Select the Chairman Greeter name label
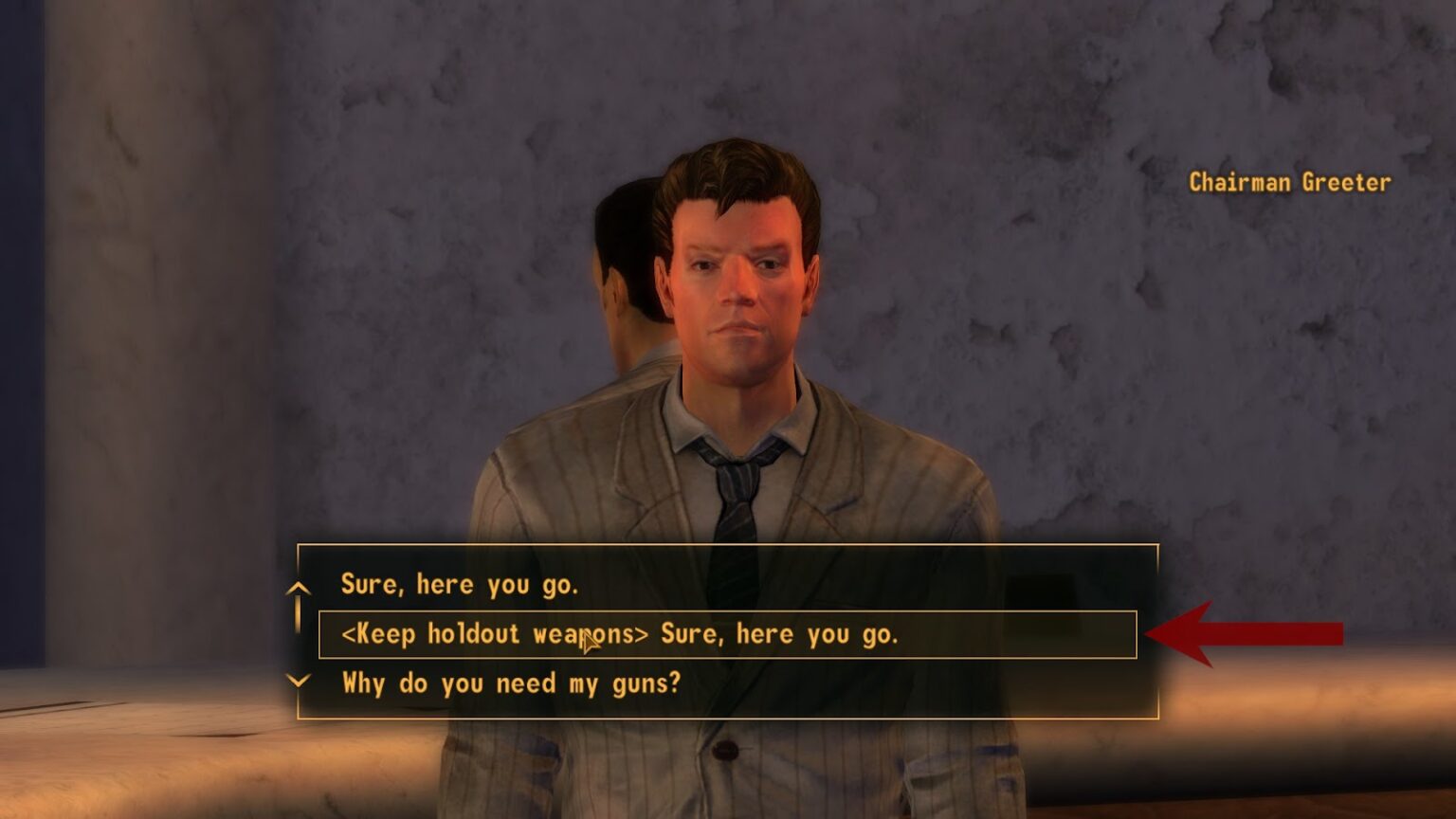The height and width of the screenshot is (819, 1456). click(1289, 182)
